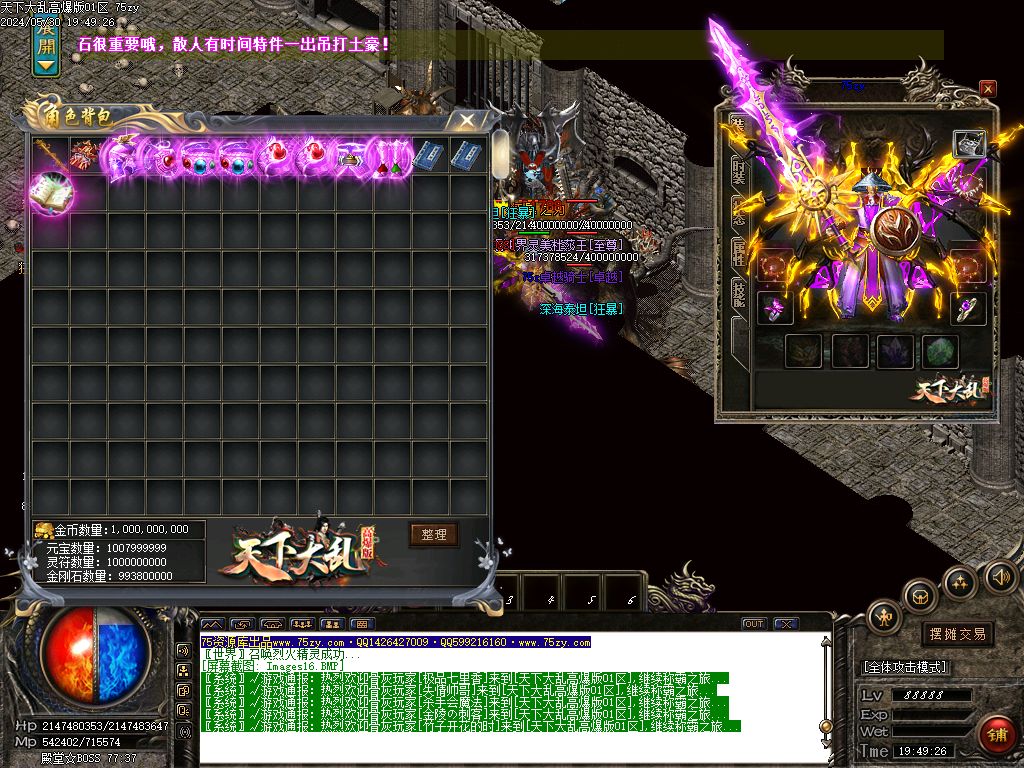This screenshot has height=768, width=1024.
Task: Open the 属性 attributes tab
Action: pos(738,253)
